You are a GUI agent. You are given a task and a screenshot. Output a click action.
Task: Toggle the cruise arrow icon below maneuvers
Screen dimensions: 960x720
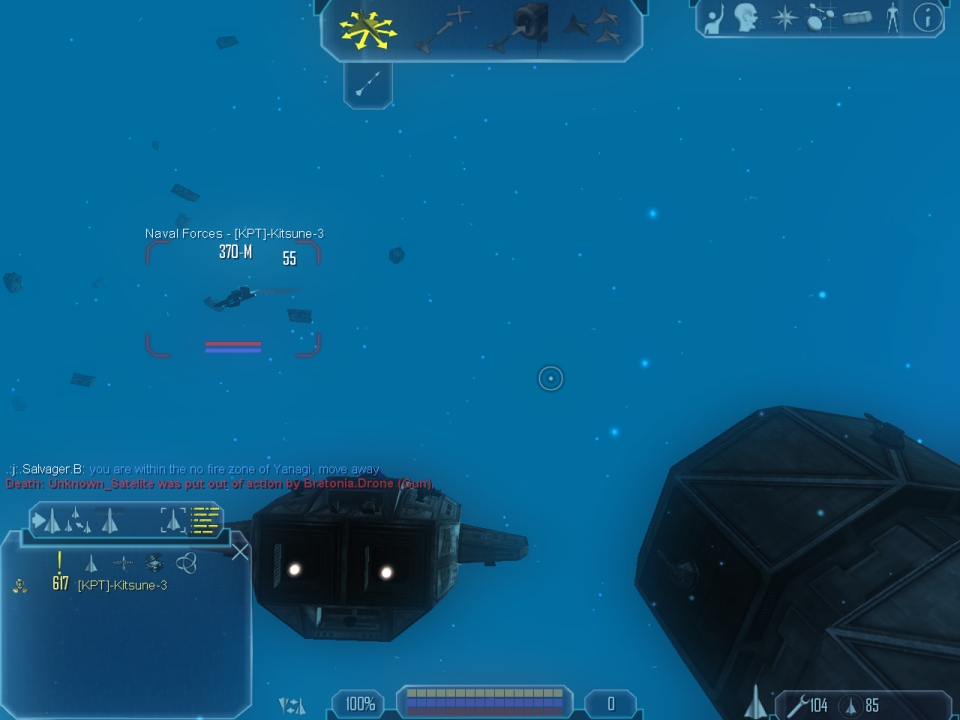[367, 84]
